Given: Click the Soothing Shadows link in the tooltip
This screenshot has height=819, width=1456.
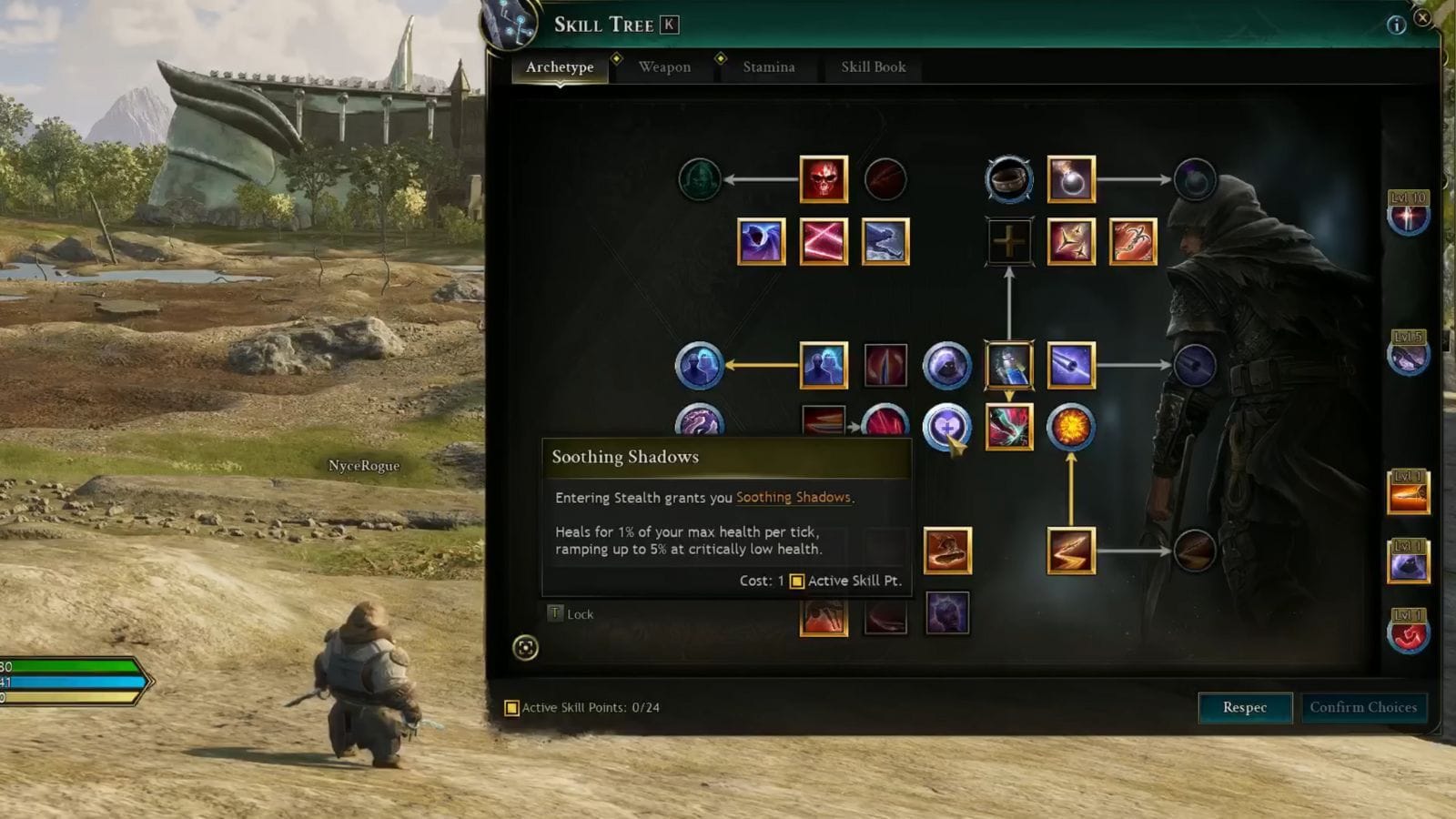Looking at the screenshot, I should pyautogui.click(x=794, y=497).
